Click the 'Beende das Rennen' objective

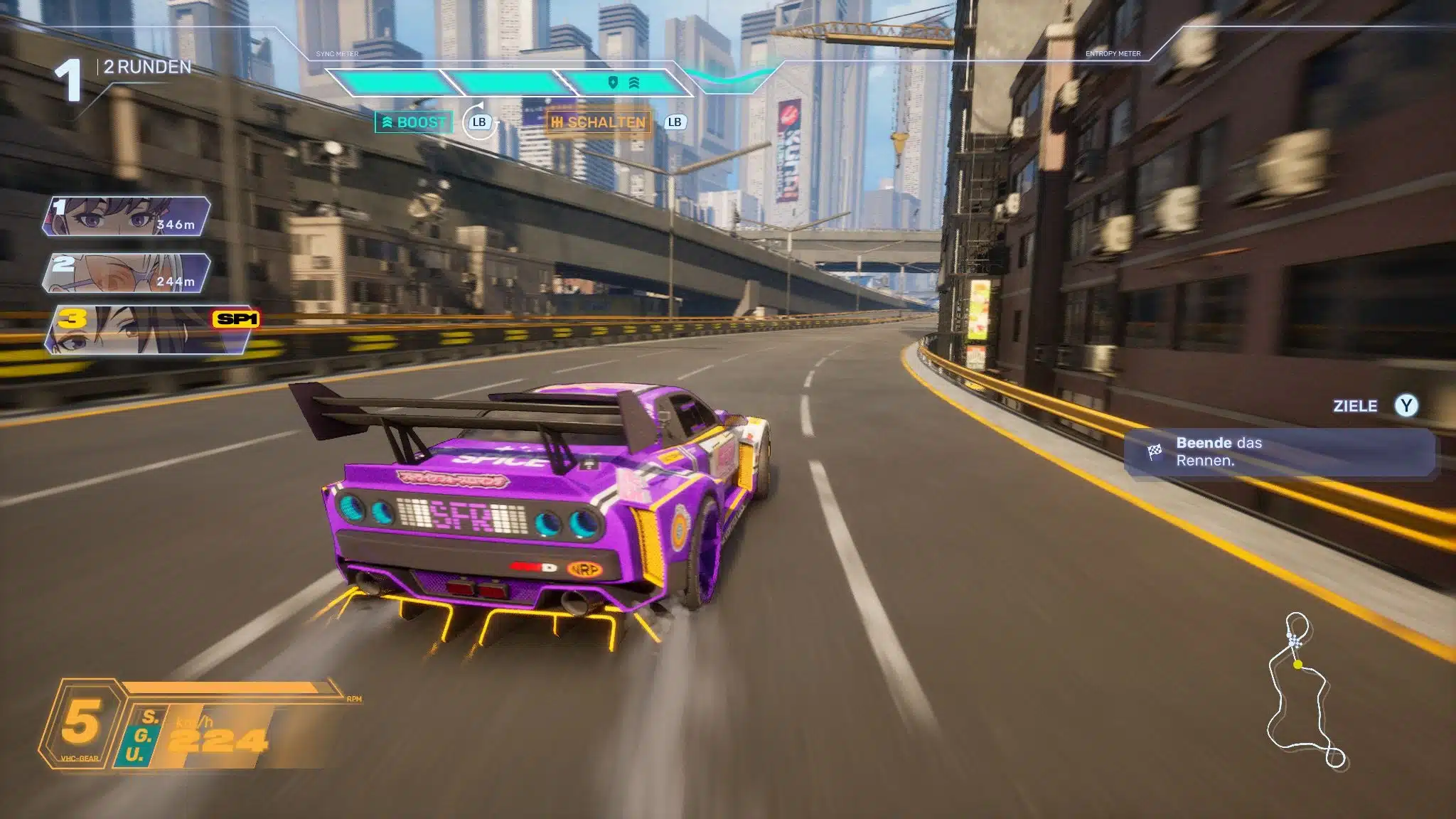point(1278,452)
